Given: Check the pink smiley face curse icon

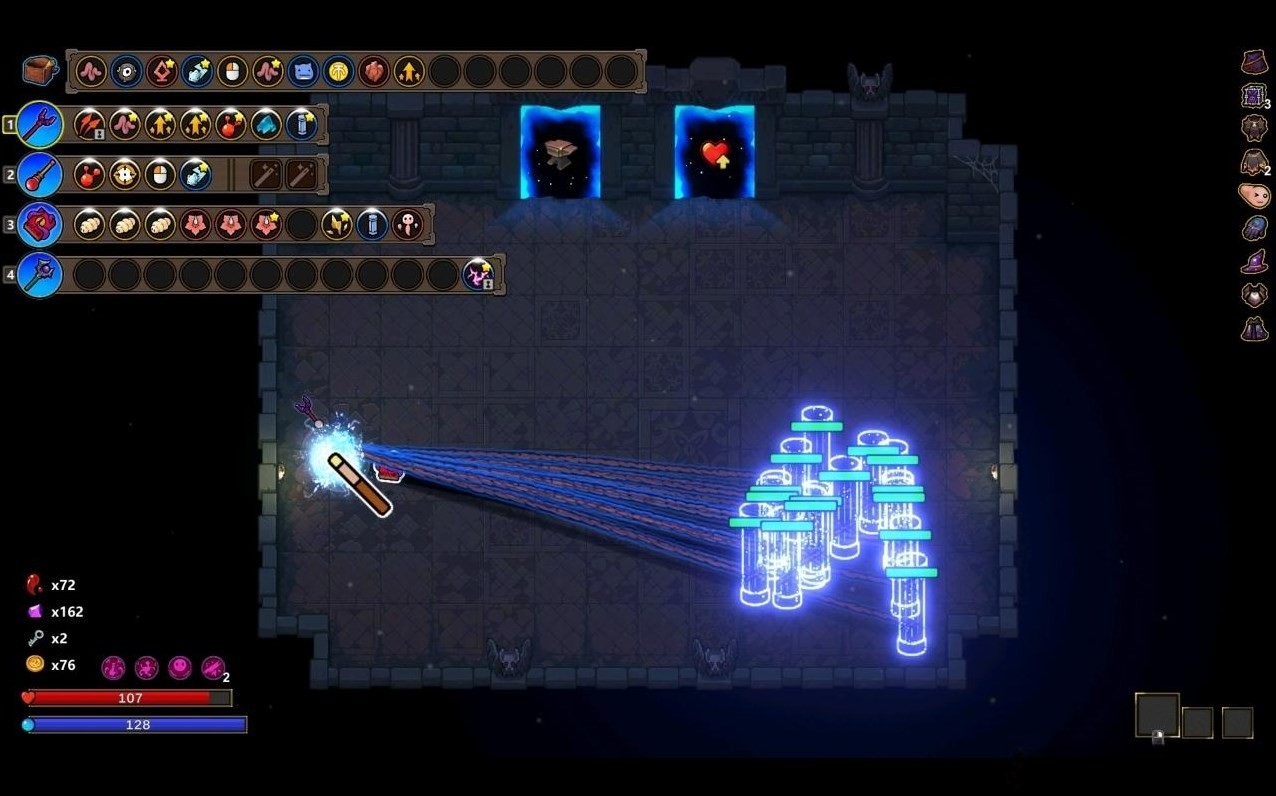Looking at the screenshot, I should click(x=179, y=667).
